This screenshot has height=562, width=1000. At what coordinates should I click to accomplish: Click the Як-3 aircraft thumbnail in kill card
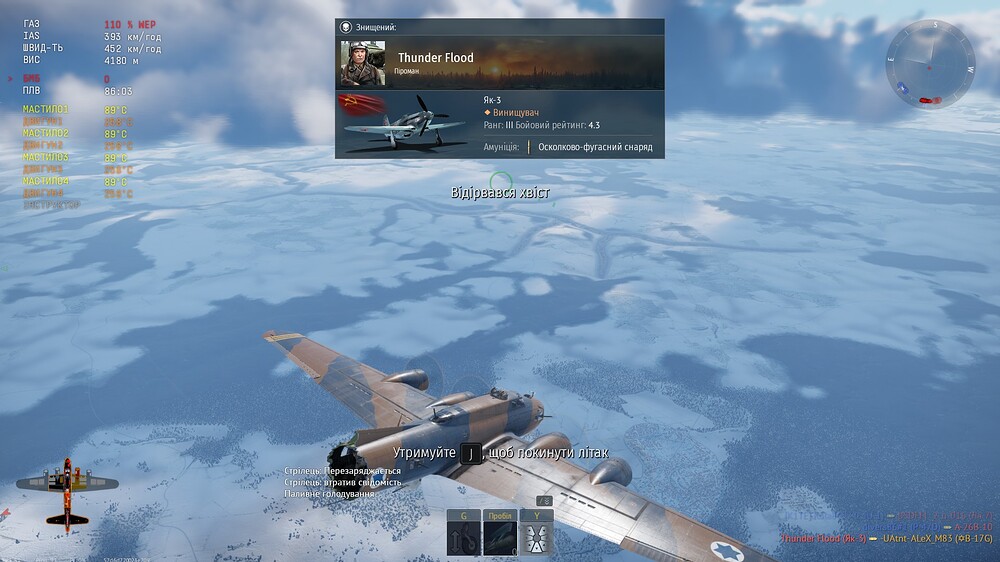click(404, 124)
